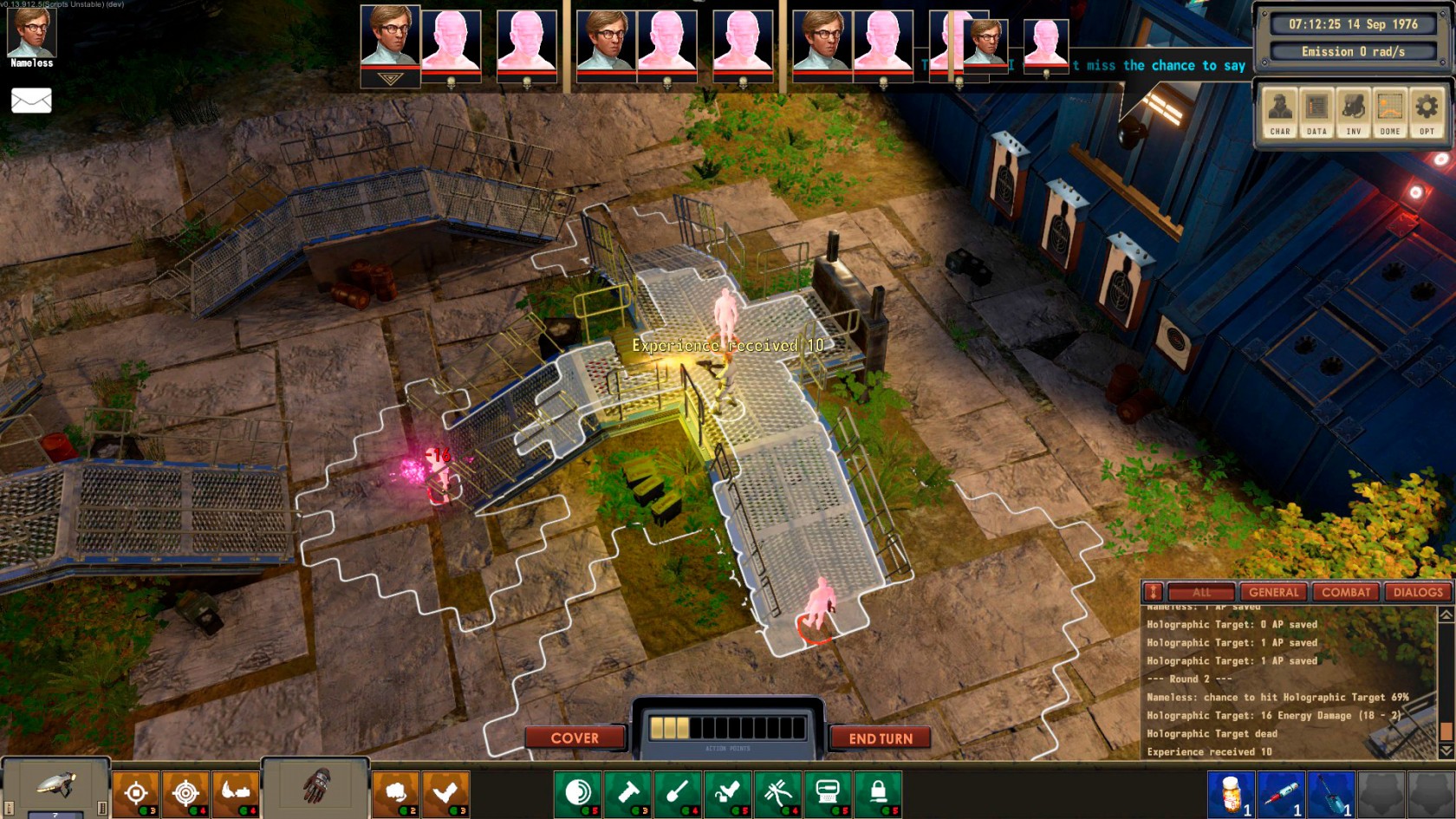1456x819 pixels.
Task: Open the OPT gear options menu
Action: (1426, 114)
